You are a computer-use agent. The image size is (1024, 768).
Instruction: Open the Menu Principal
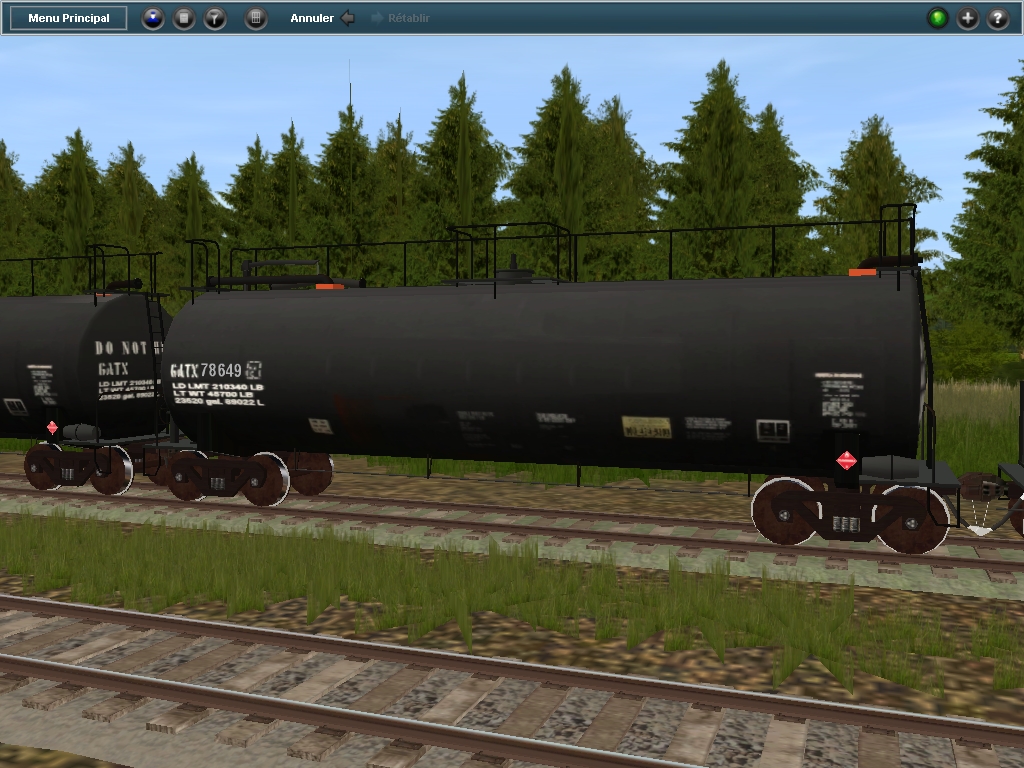pyautogui.click(x=69, y=18)
